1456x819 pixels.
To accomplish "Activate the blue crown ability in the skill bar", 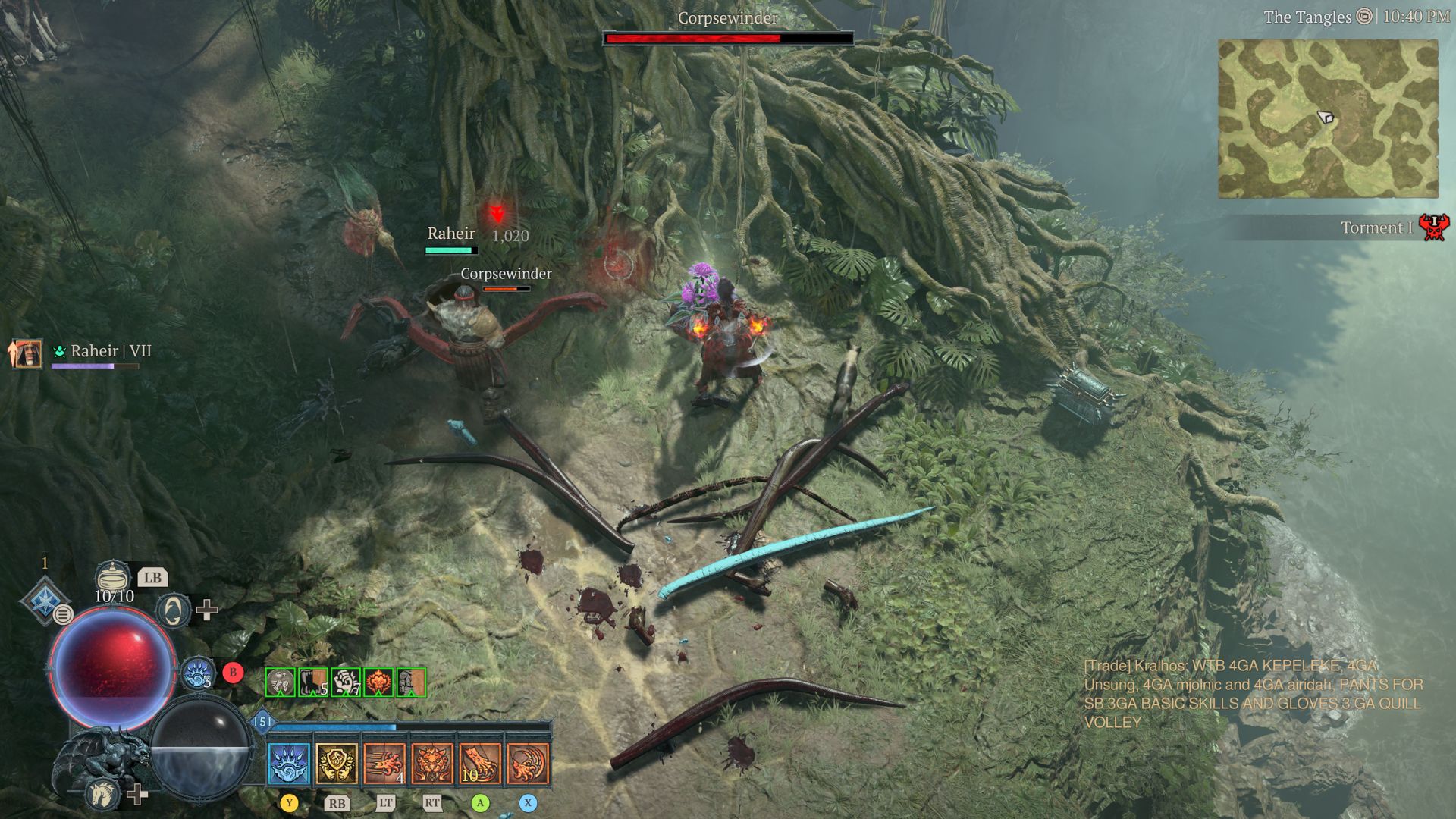I will 289,763.
